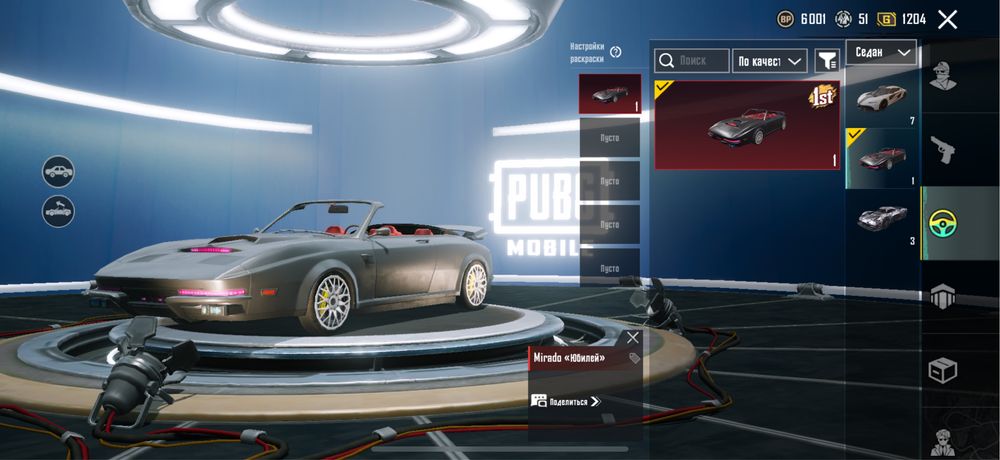Click the Поиск search field

[x=692, y=61]
